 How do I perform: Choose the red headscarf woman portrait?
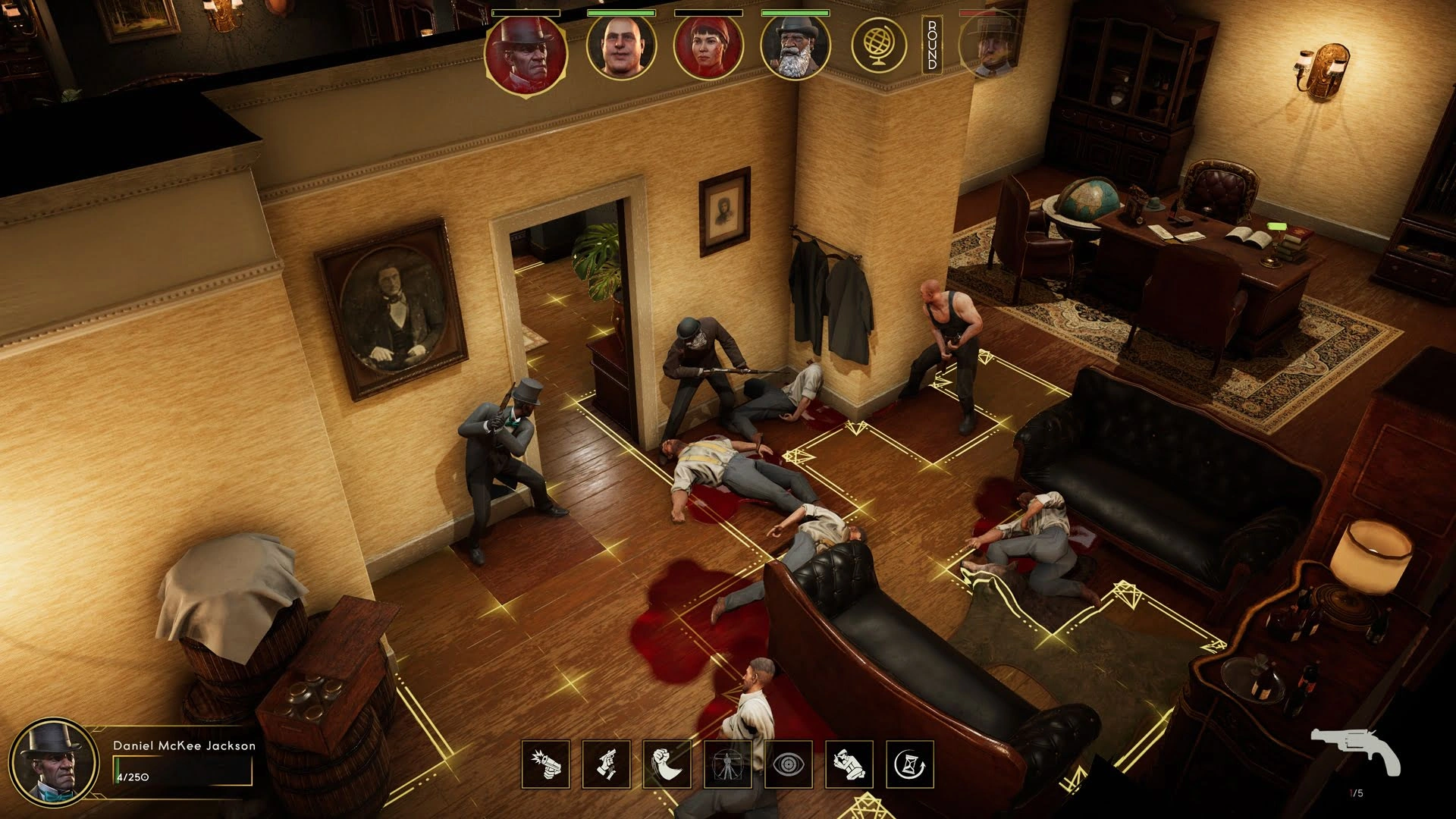click(708, 47)
